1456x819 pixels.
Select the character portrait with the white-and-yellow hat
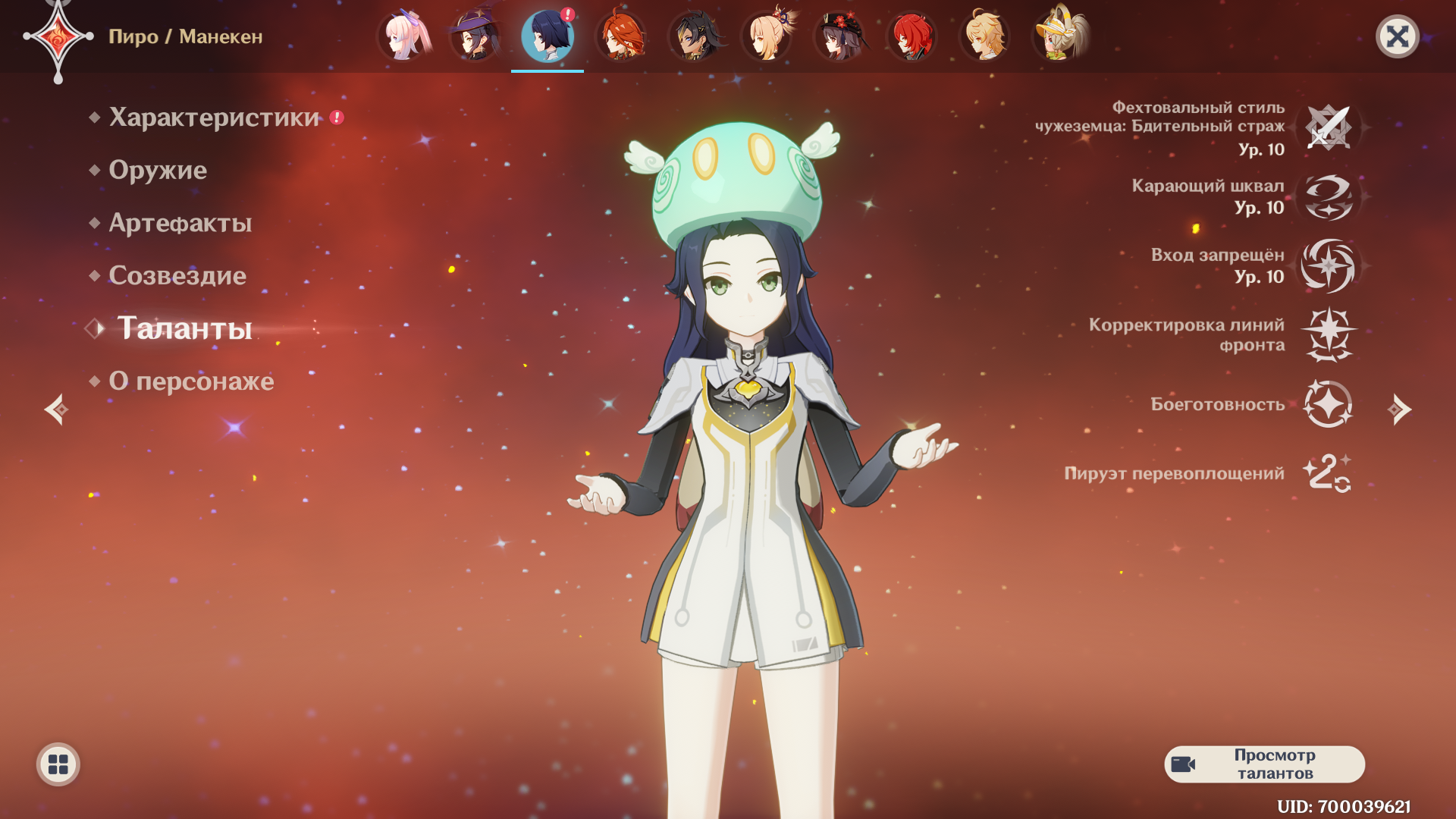[1059, 36]
